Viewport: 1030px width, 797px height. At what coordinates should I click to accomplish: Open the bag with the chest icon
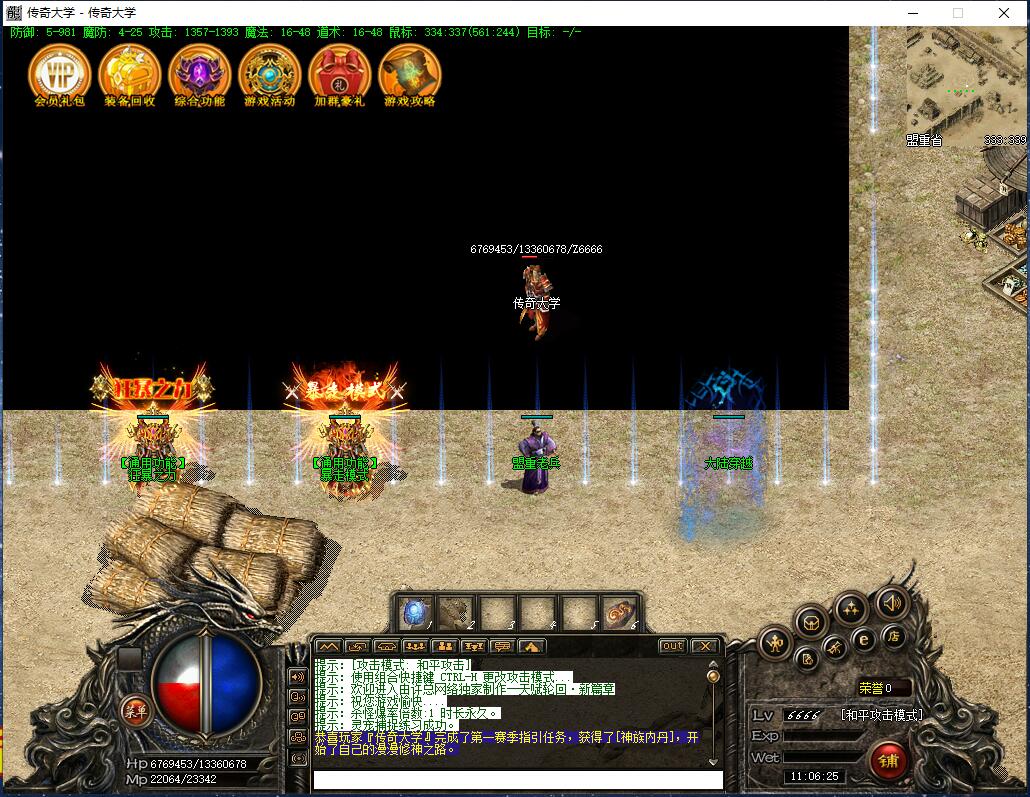tap(810, 622)
